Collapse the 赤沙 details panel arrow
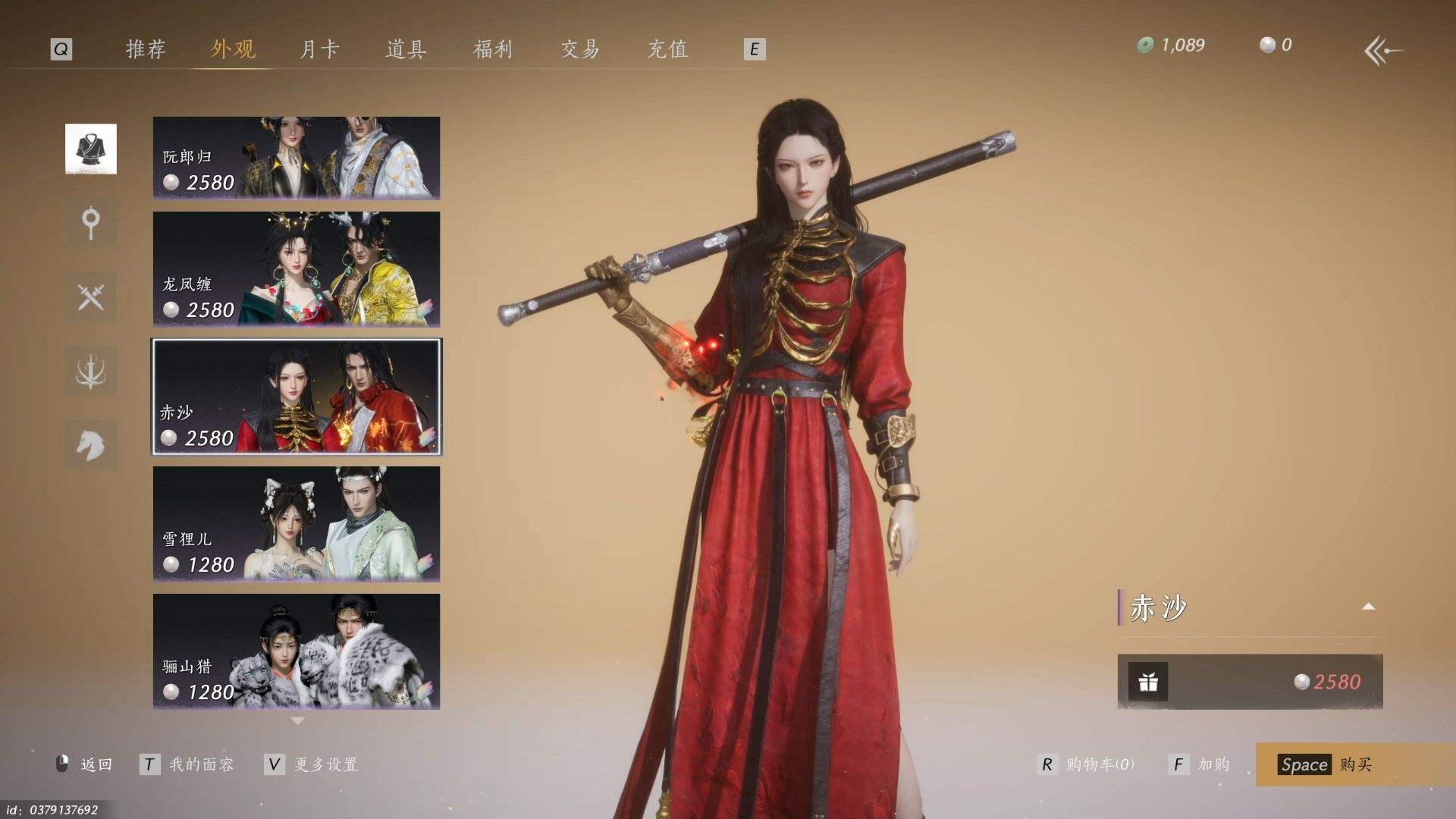The image size is (1456, 819). 1368,607
